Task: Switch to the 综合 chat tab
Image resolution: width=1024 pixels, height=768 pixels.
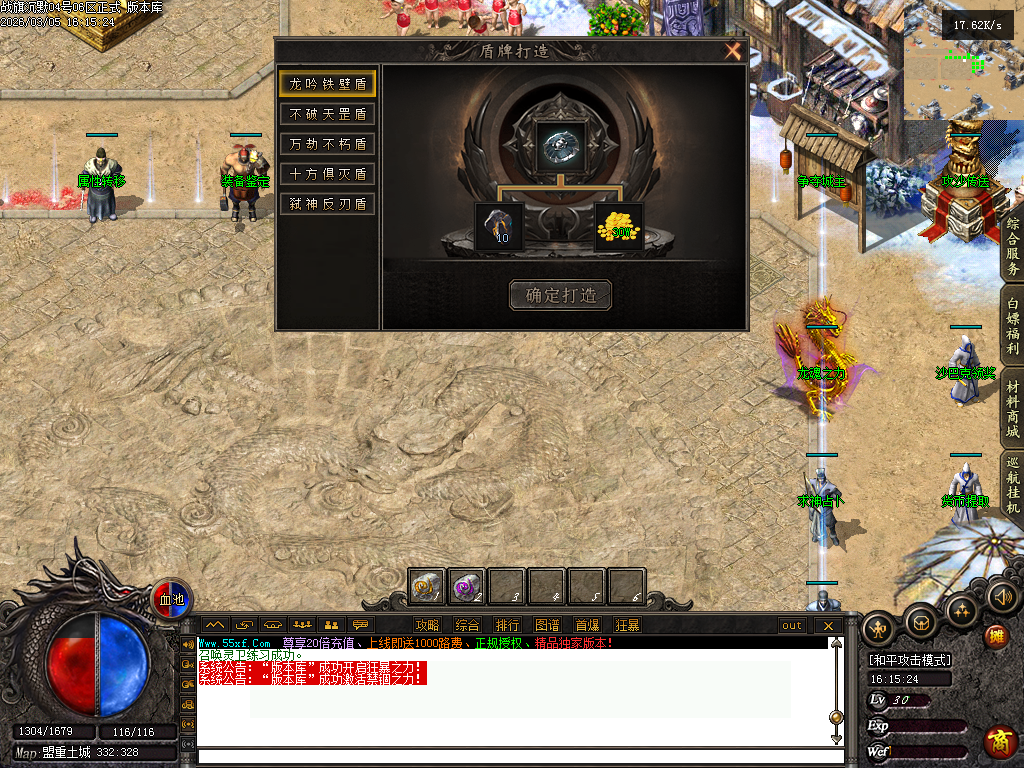Action: [467, 626]
